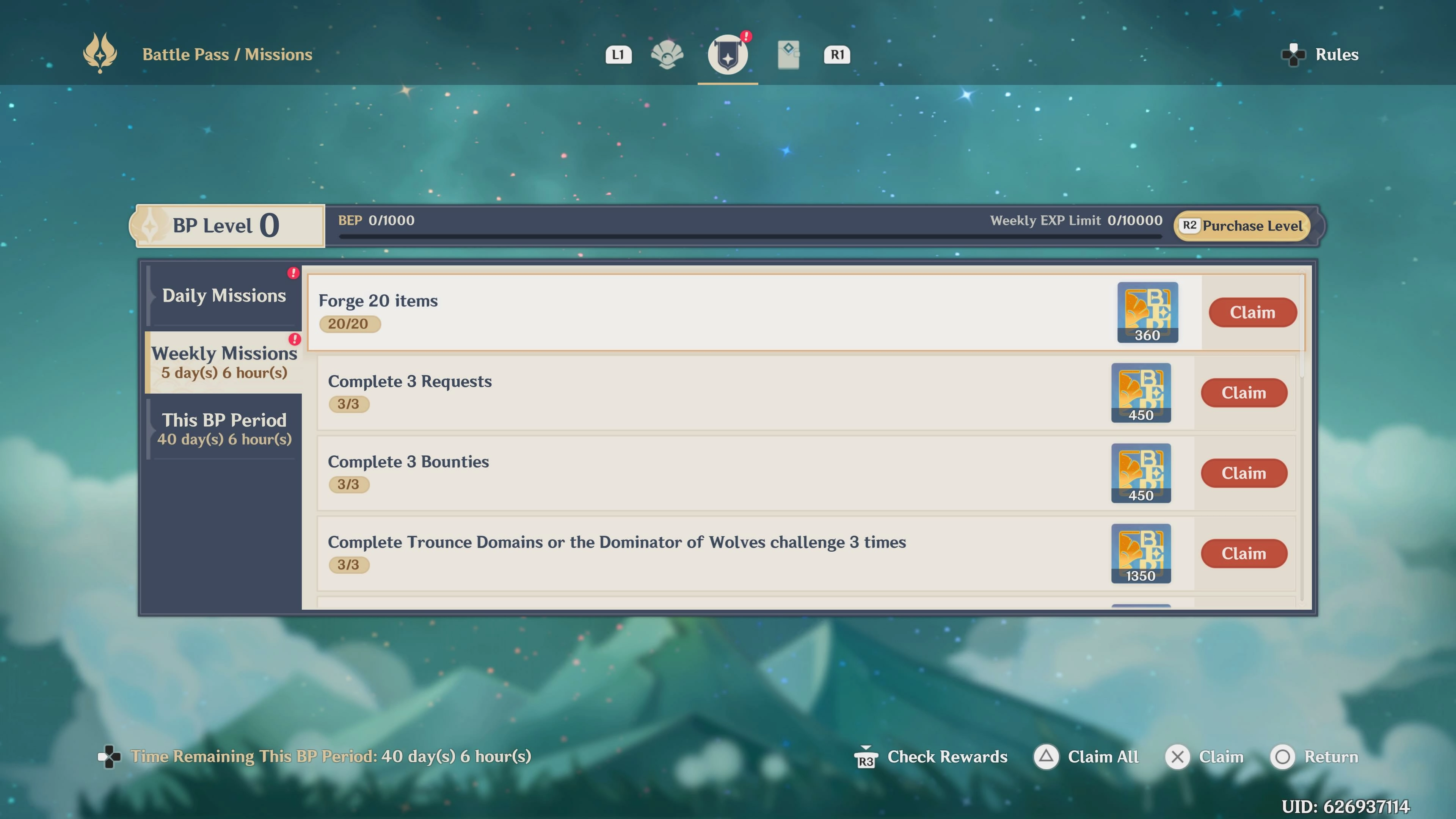
Task: Select the Weekly Missions tab
Action: click(224, 362)
